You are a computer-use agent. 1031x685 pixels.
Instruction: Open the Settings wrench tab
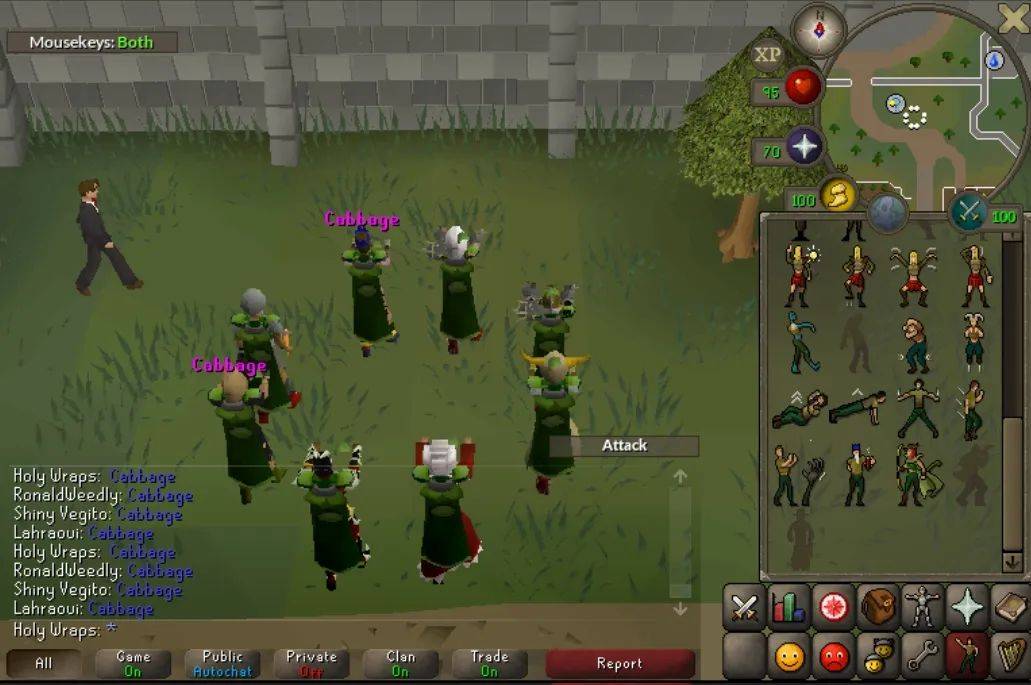click(x=922, y=657)
